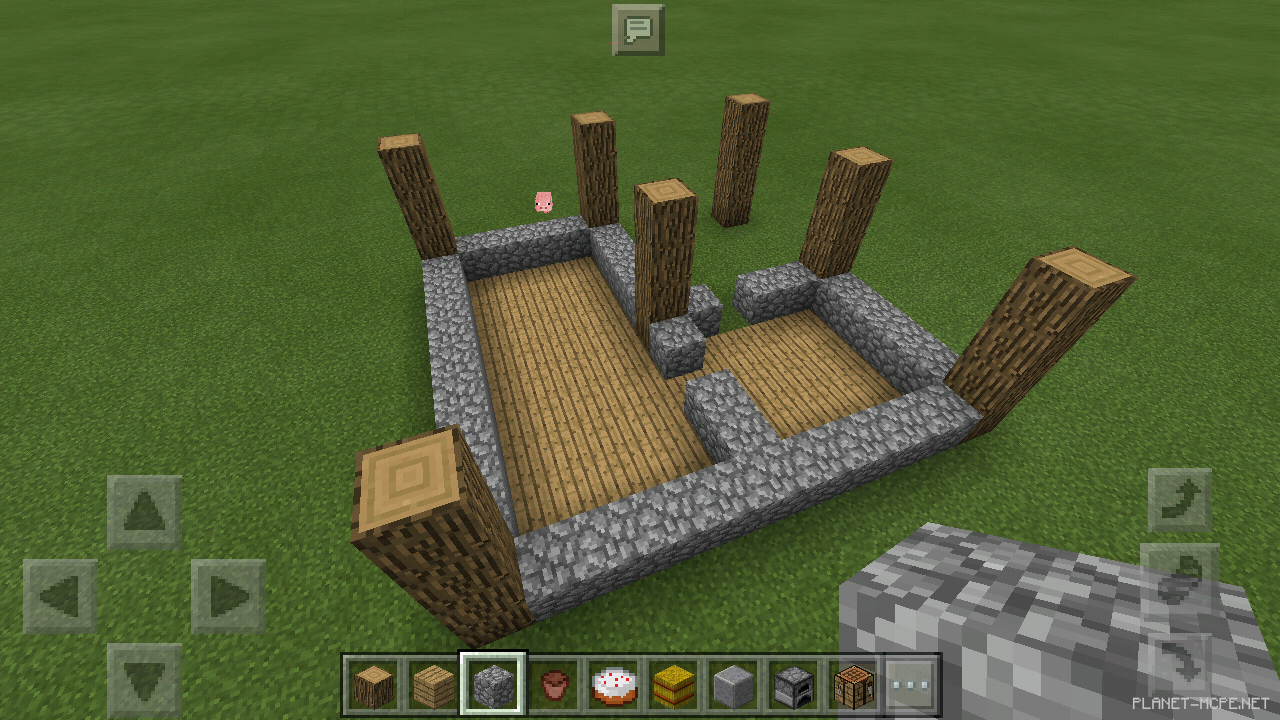Image resolution: width=1280 pixels, height=720 pixels.
Task: Tap the highlighted selected hotbar slot
Action: pyautogui.click(x=492, y=686)
